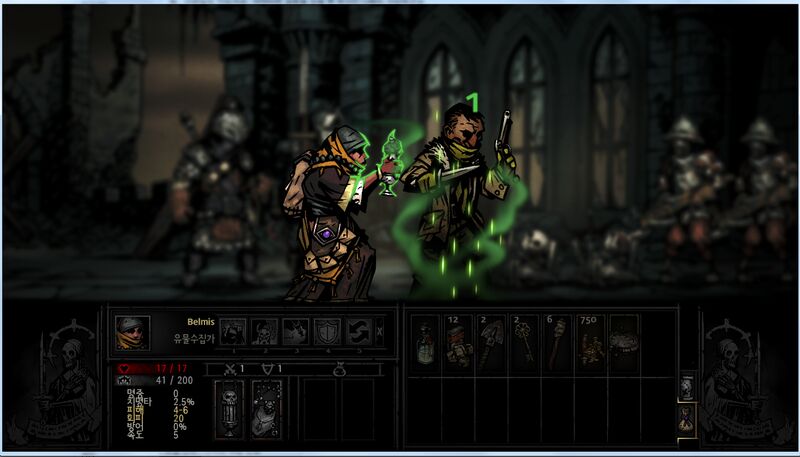Select the skull lantern trinket slot
The width and height of the screenshot is (800, 457).
(x=230, y=409)
